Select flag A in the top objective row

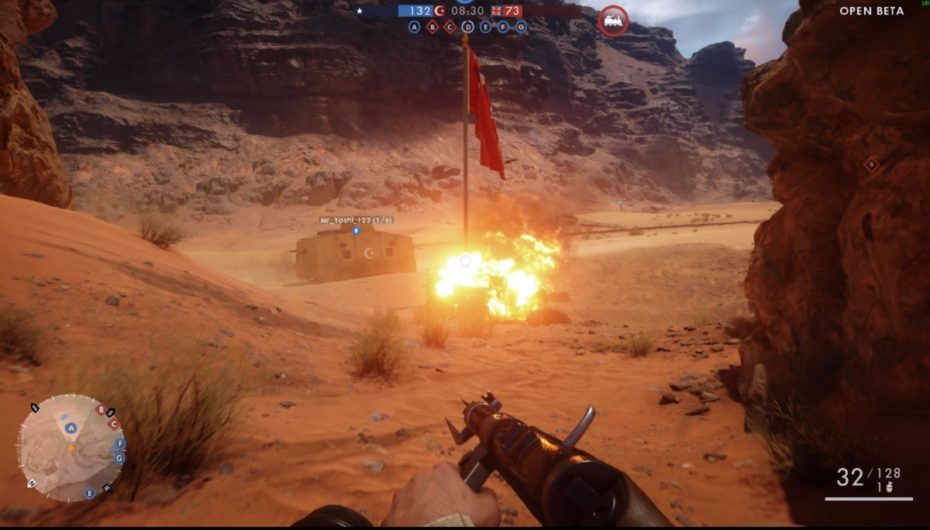pyautogui.click(x=414, y=27)
